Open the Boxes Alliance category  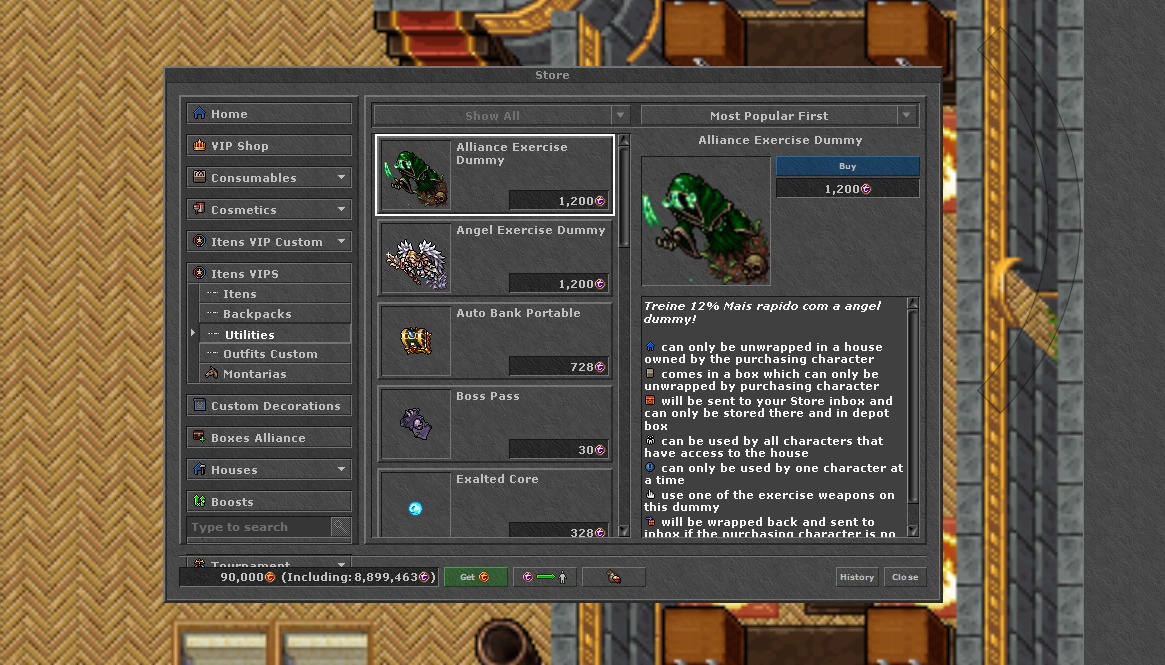coord(269,438)
